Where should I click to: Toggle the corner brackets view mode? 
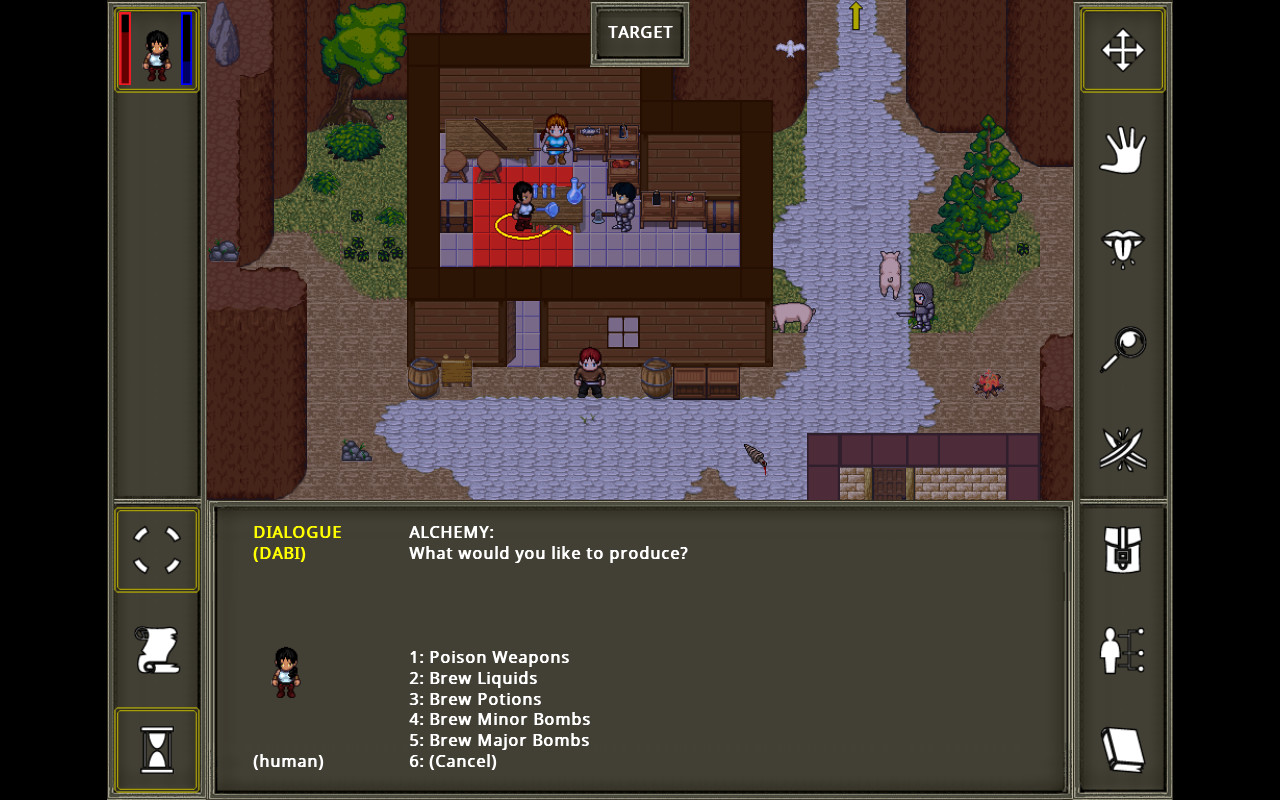pyautogui.click(x=157, y=549)
